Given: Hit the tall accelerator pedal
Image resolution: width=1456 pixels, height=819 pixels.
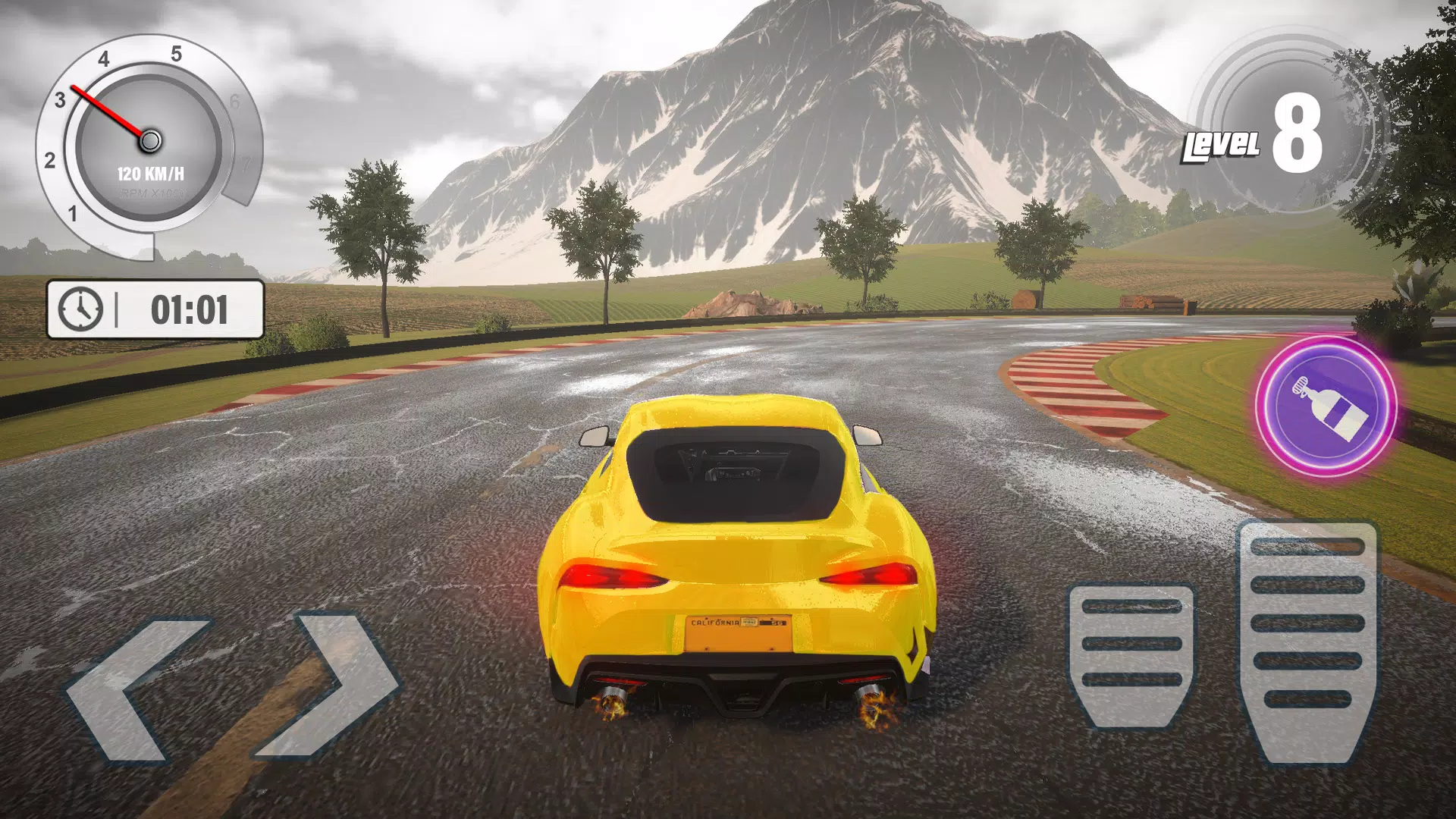Looking at the screenshot, I should coord(1307,641).
